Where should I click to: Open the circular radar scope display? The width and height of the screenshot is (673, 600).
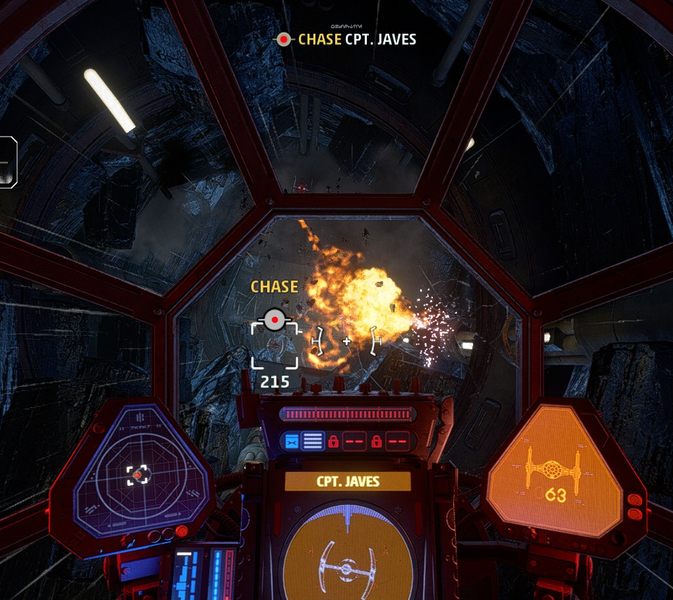click(138, 474)
